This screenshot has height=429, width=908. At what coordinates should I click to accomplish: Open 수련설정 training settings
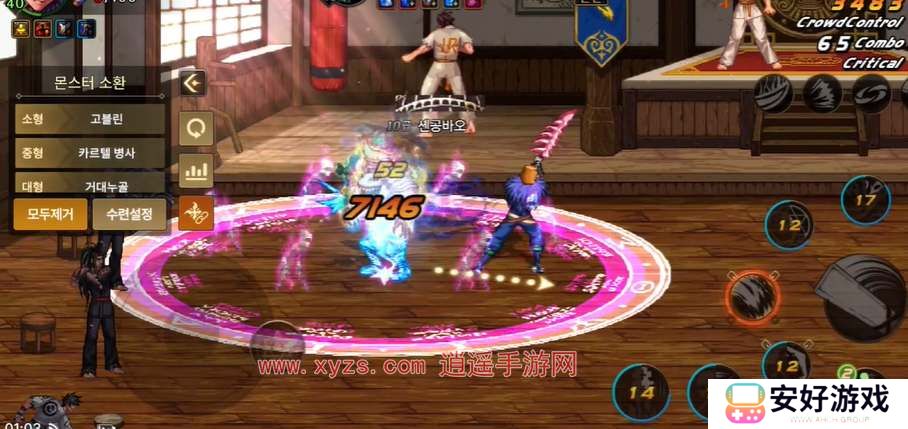coord(130,214)
